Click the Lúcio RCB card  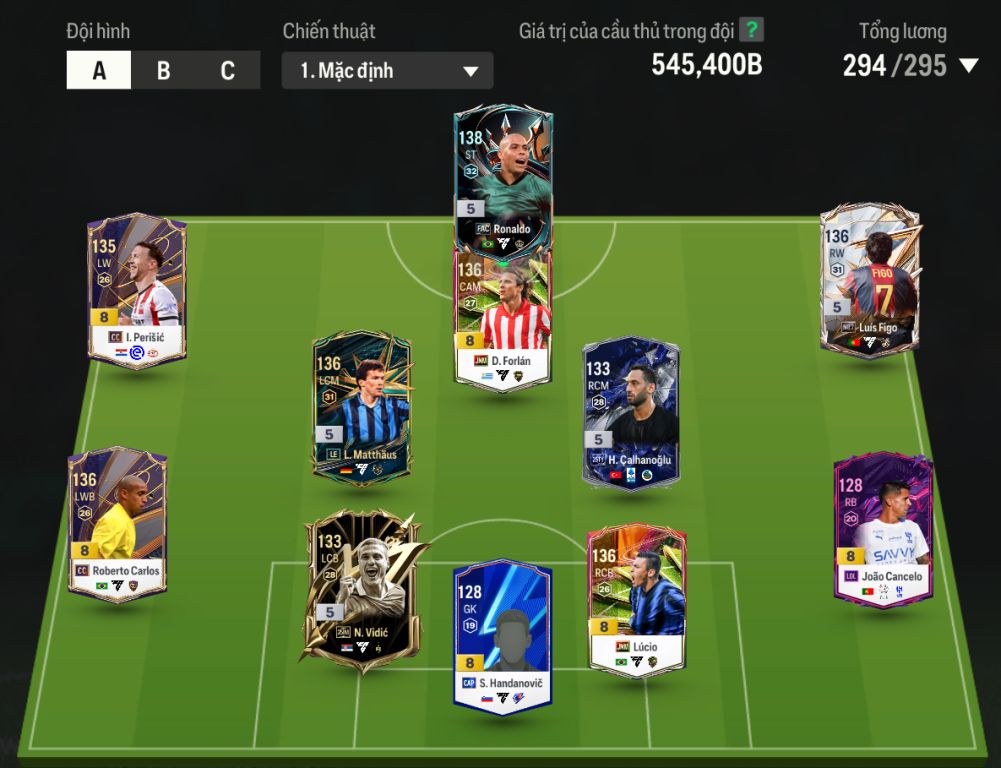tap(636, 600)
